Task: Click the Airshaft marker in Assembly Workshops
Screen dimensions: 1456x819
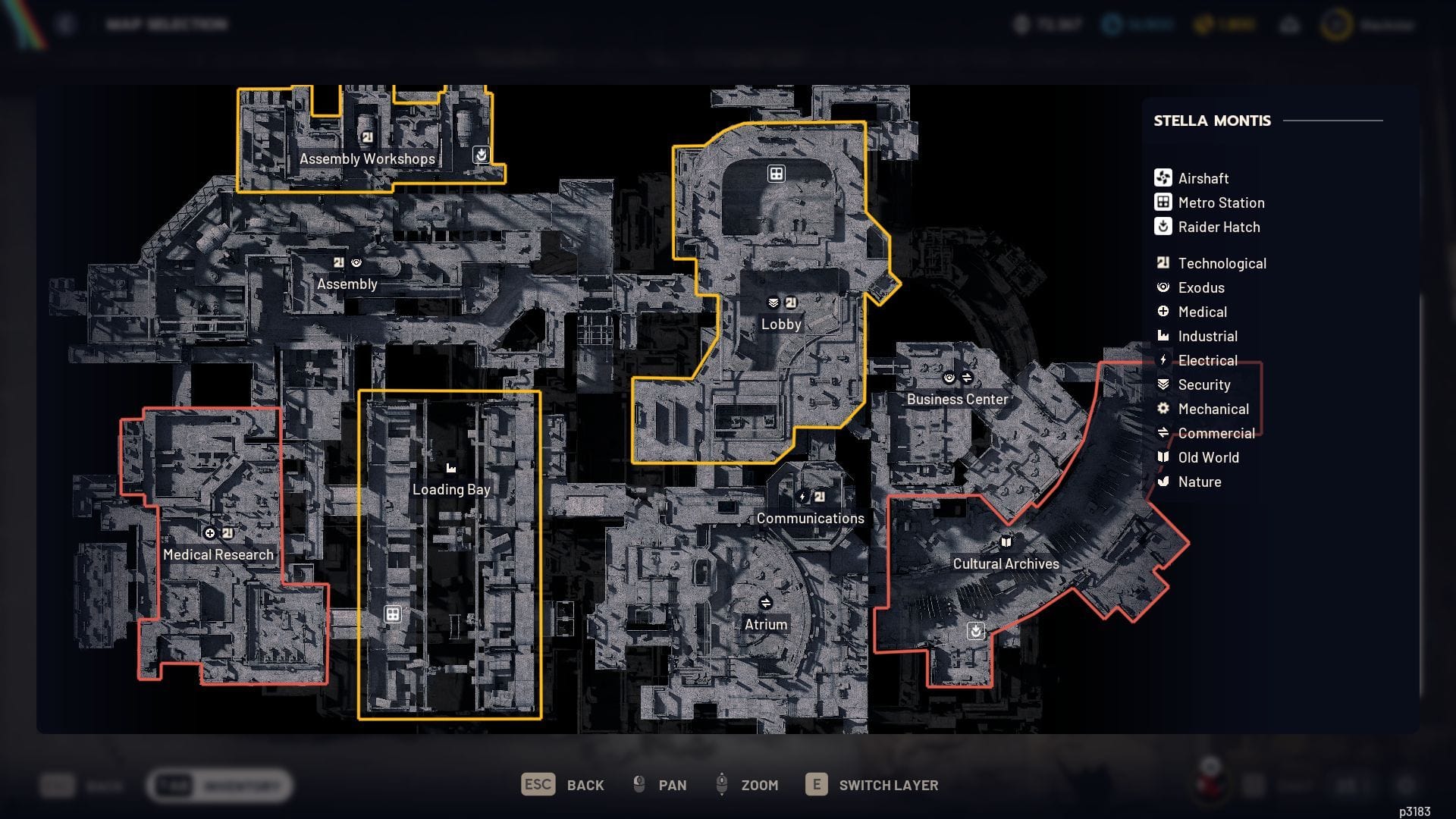Action: [481, 155]
